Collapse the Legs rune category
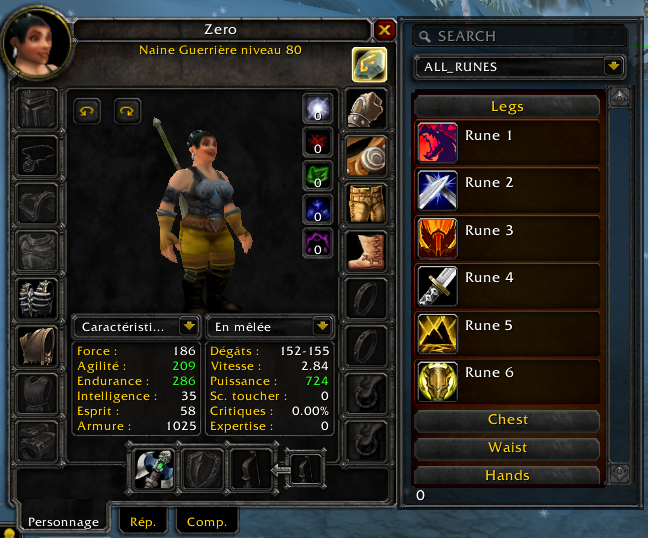Screen dimensions: 648x538 507,106
